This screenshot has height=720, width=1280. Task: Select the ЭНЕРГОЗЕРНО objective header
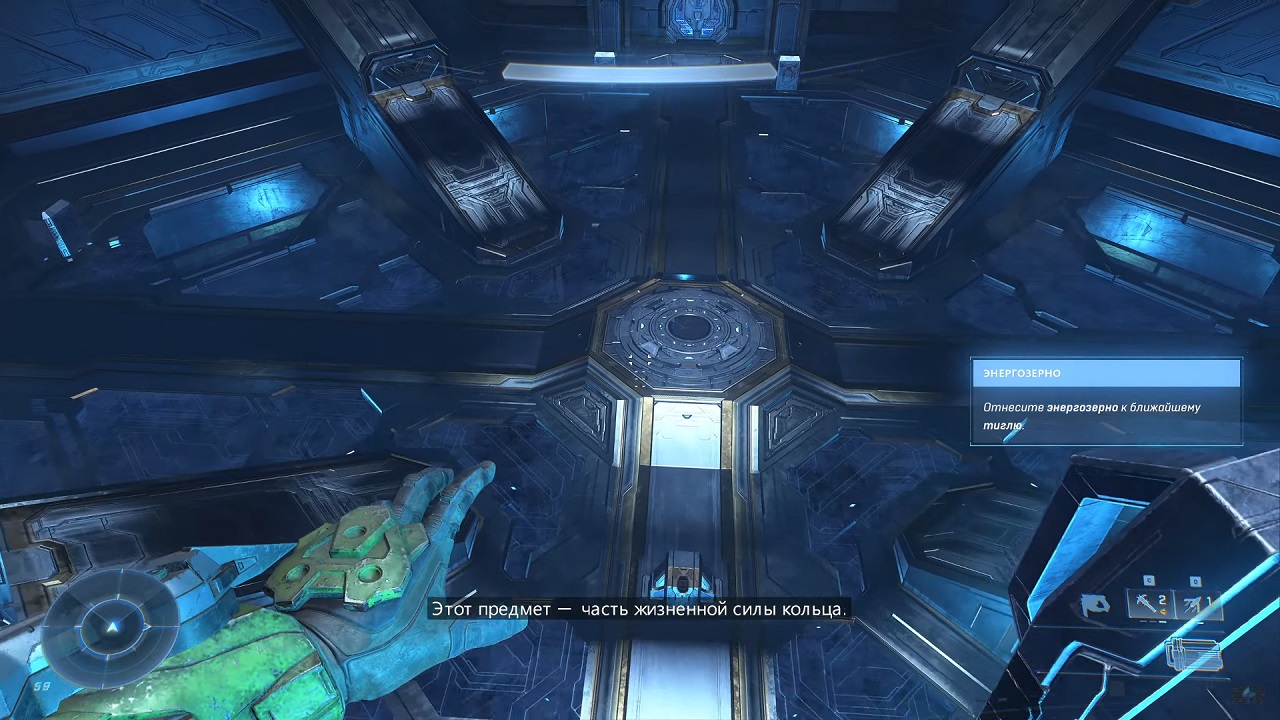click(1020, 371)
